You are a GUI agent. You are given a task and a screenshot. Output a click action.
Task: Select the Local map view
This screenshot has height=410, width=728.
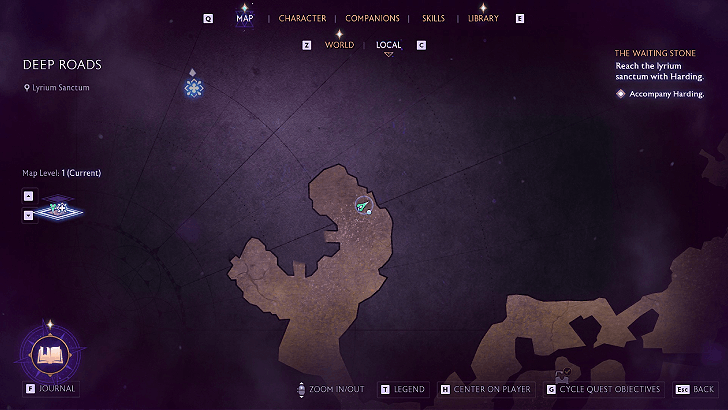point(389,45)
